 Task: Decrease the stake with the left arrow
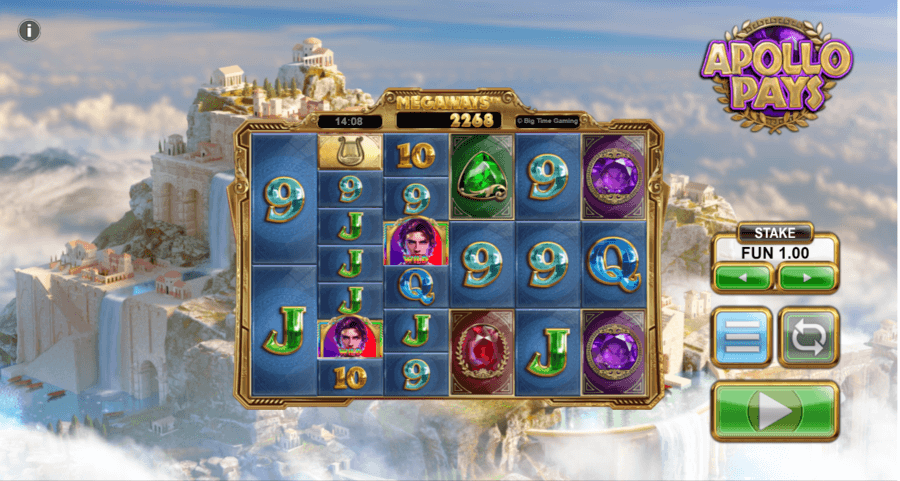742,276
